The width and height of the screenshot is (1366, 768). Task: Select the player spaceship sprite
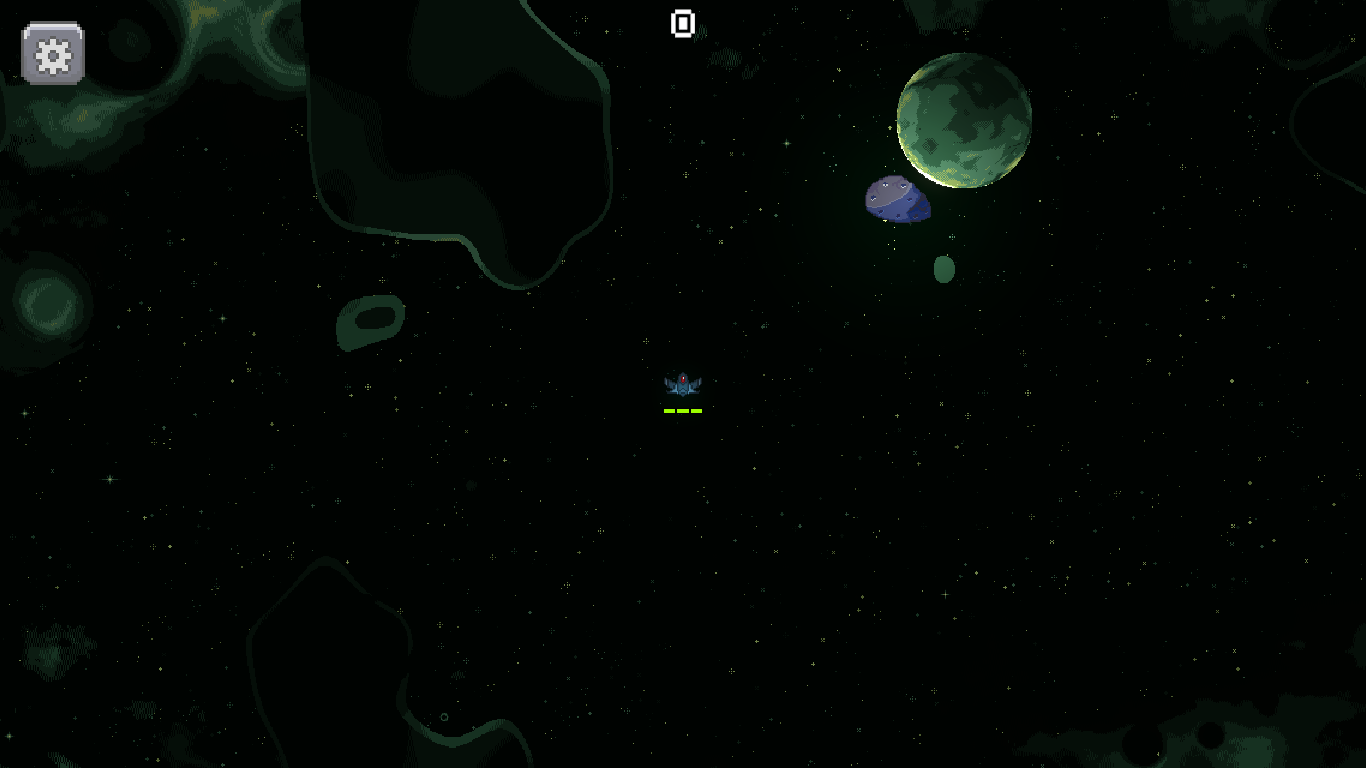click(x=683, y=385)
